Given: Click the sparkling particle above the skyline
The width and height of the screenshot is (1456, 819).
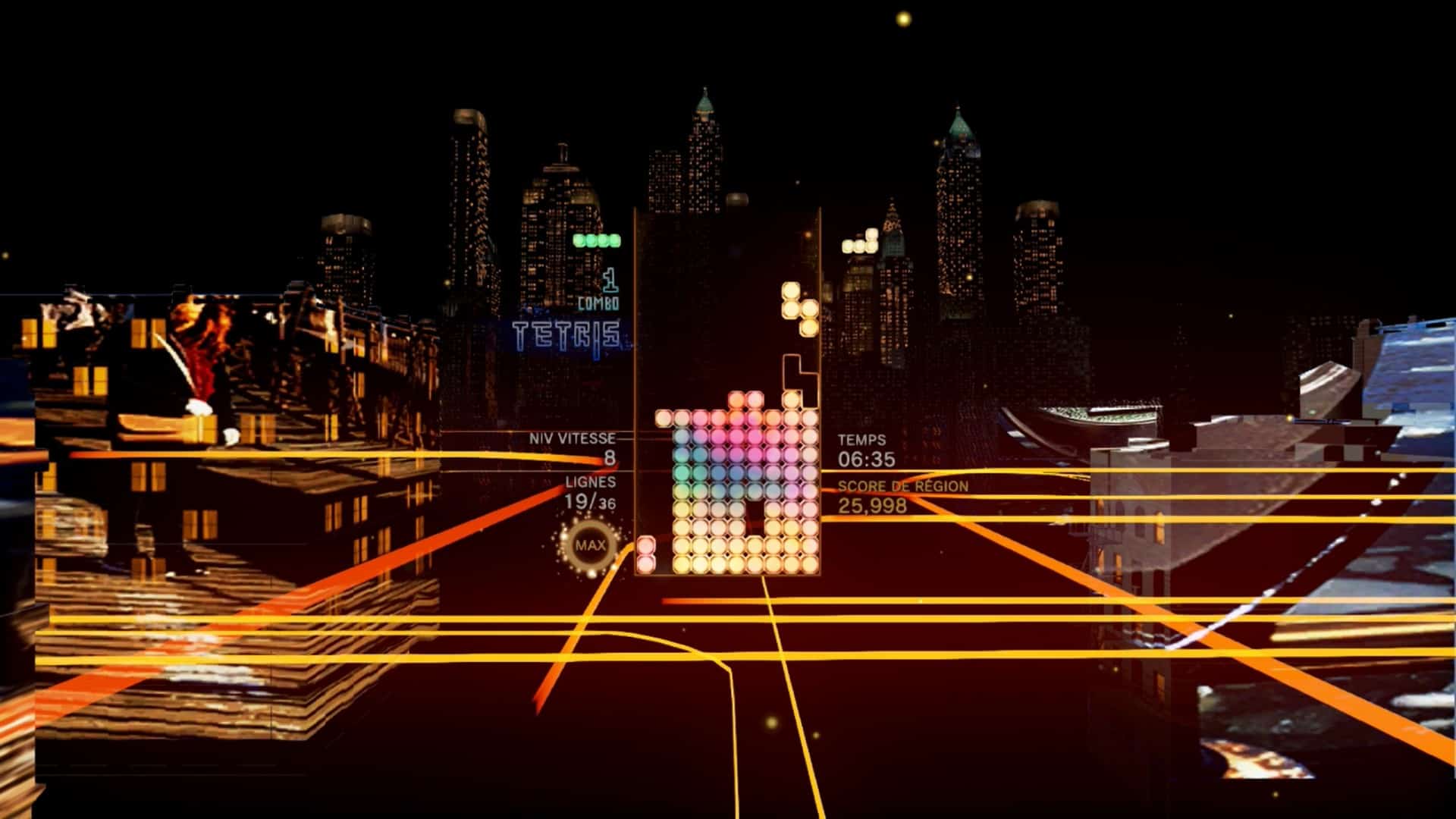Looking at the screenshot, I should (x=902, y=19).
